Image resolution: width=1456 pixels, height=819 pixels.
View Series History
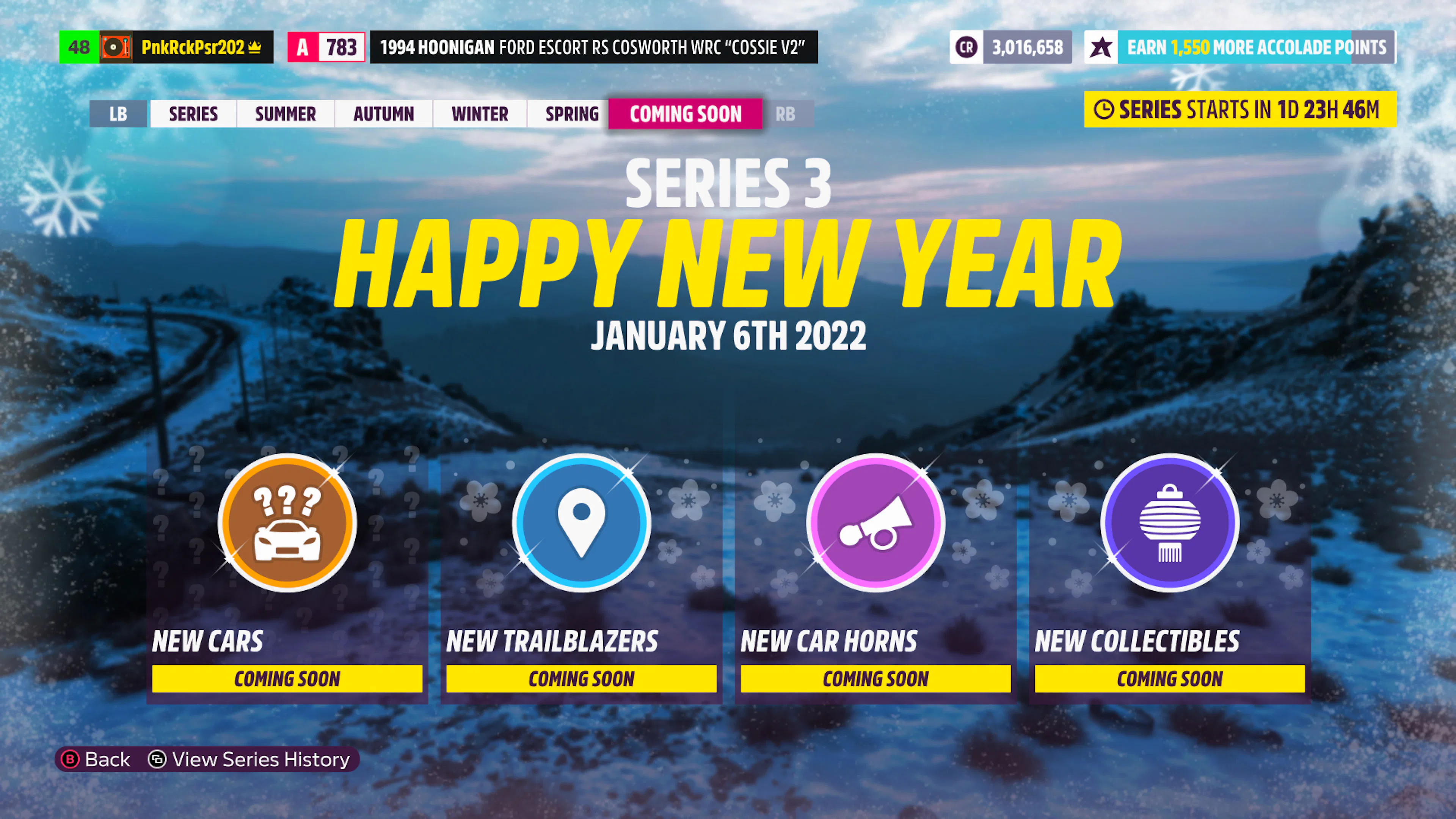click(x=250, y=759)
